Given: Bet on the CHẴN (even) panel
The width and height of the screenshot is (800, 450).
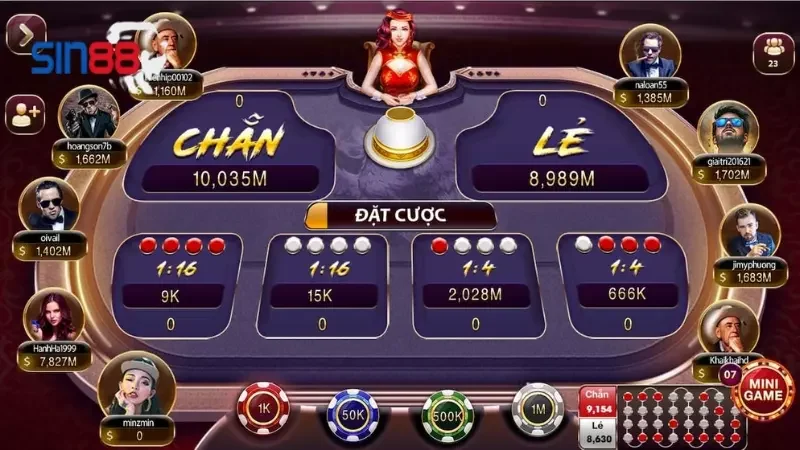Looking at the screenshot, I should (228, 145).
